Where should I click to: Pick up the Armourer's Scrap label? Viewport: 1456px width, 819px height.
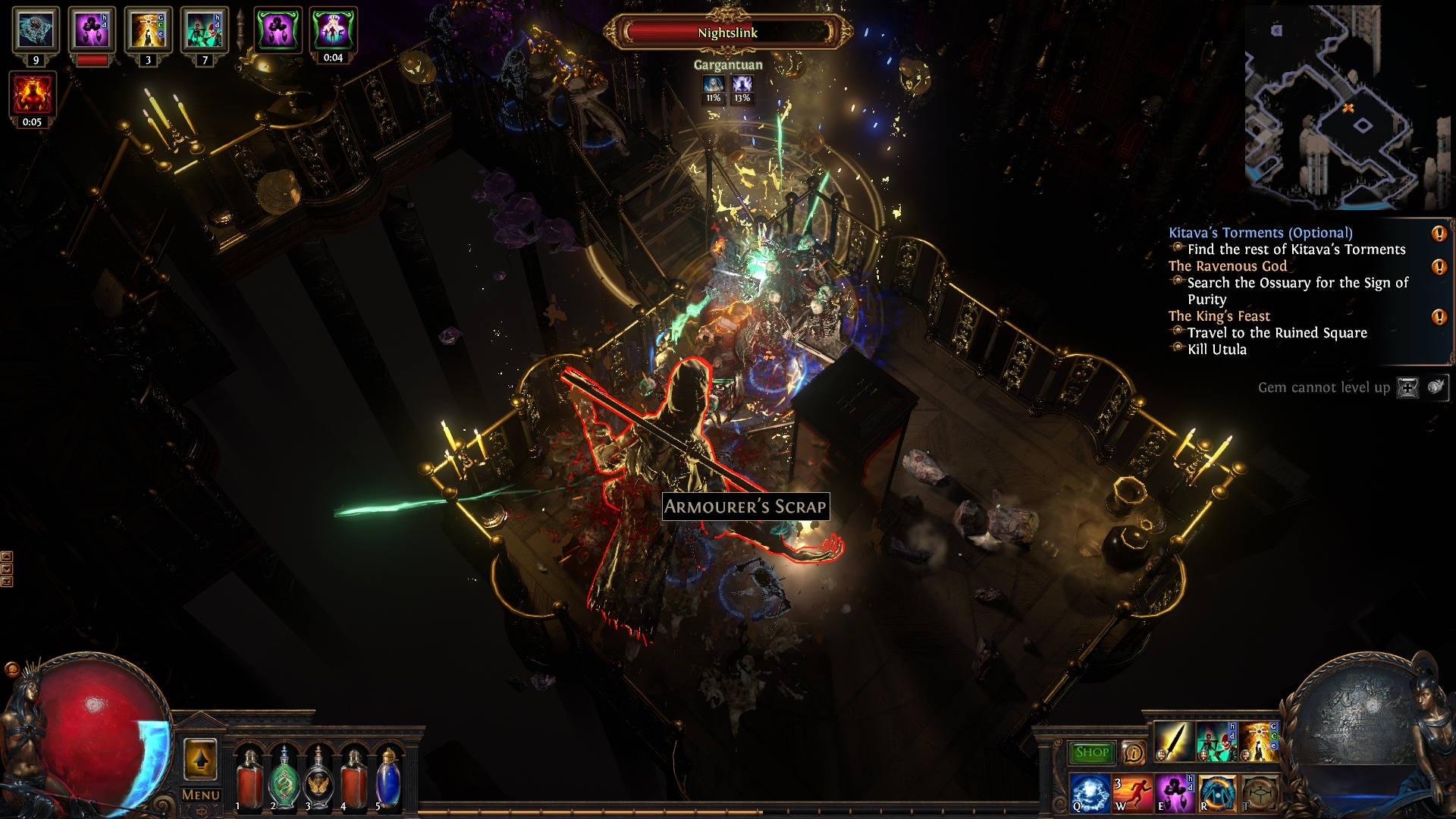[x=745, y=507]
